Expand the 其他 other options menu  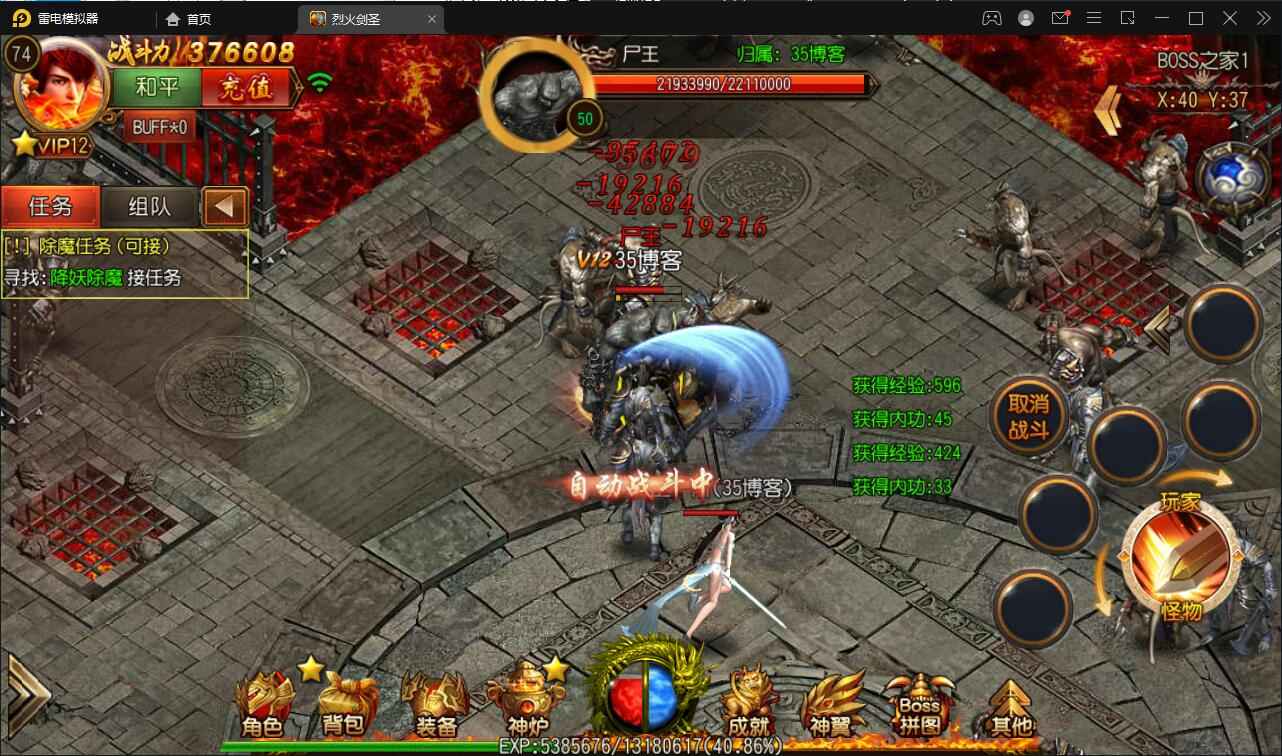pos(1010,706)
